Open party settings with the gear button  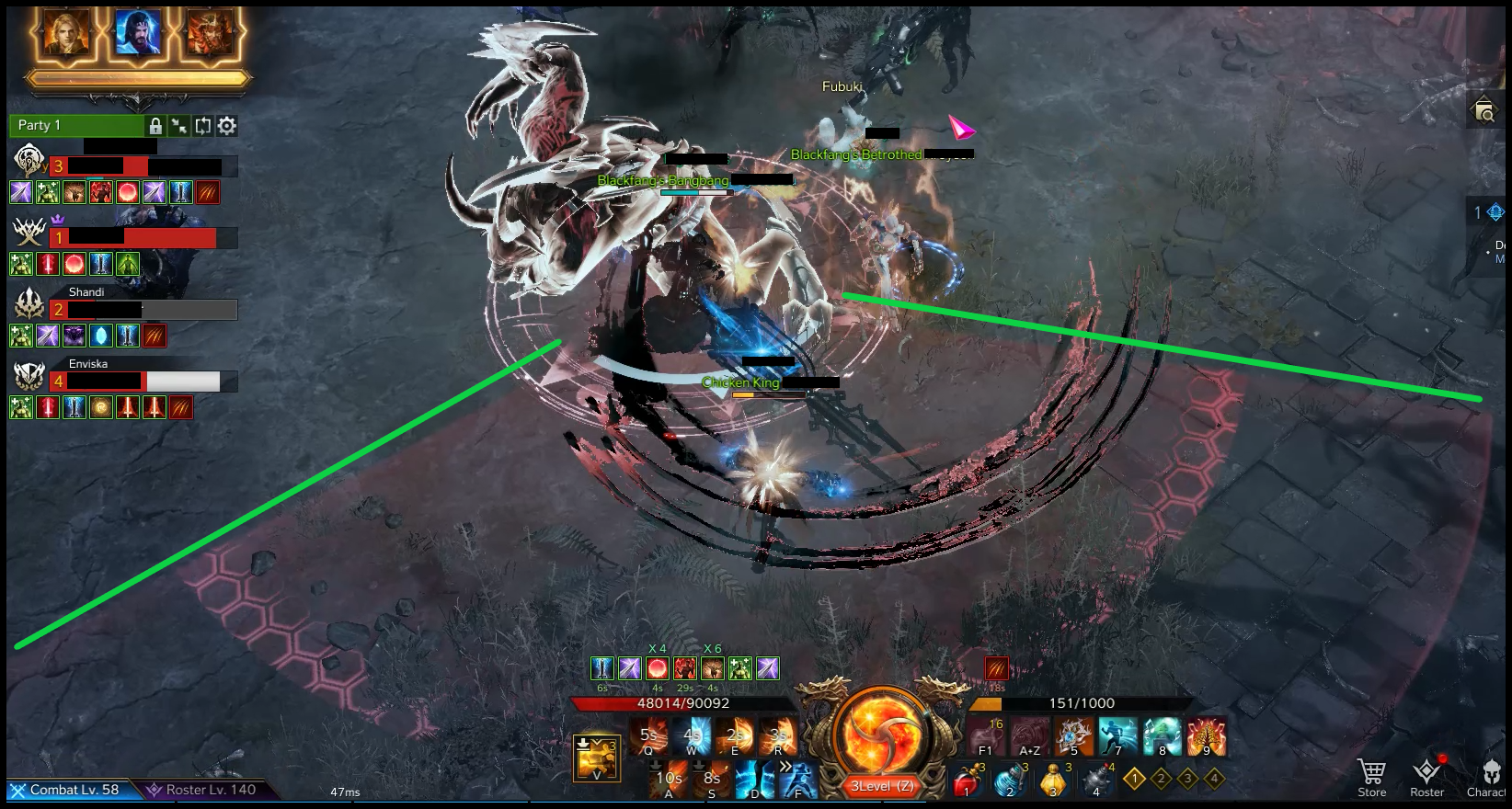[227, 126]
